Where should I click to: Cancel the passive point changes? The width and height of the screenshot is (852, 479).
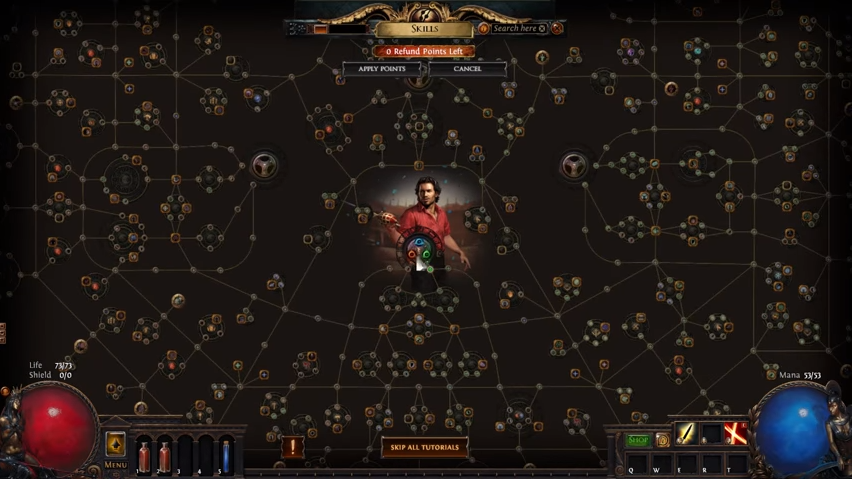click(x=467, y=69)
